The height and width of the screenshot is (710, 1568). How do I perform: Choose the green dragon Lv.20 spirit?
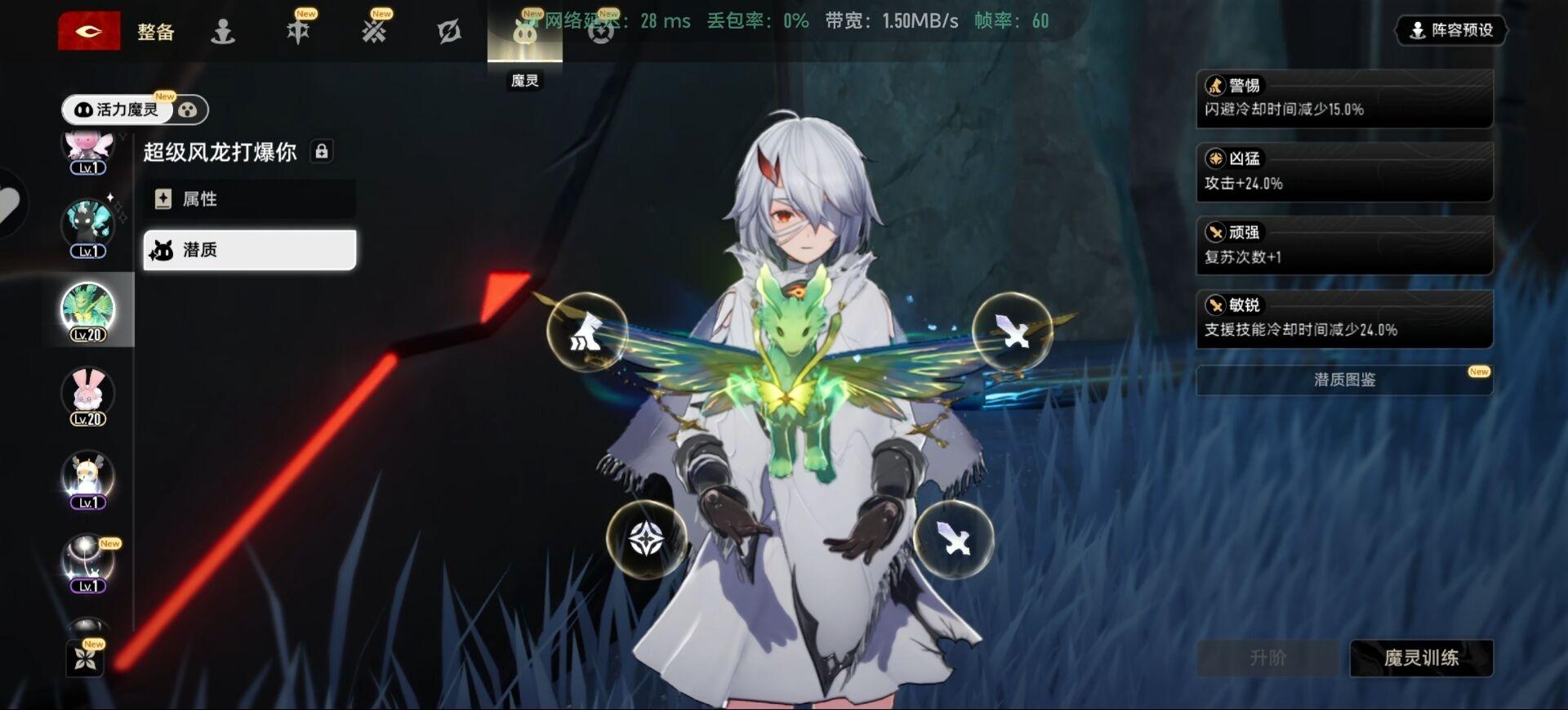[x=88, y=310]
